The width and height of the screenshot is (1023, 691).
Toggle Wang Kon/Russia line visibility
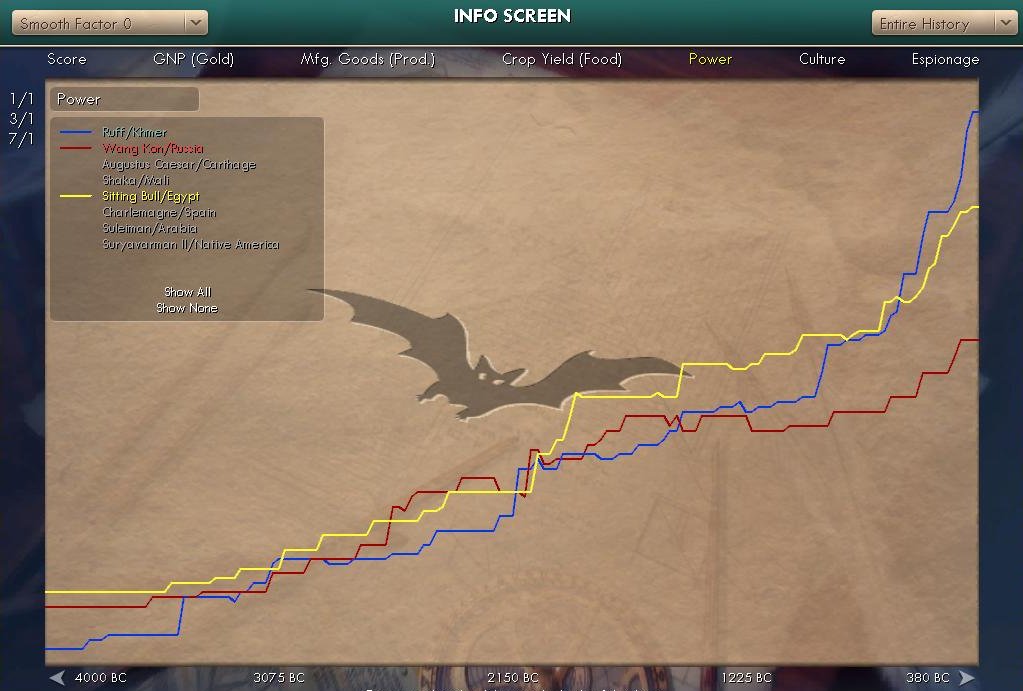(x=152, y=148)
